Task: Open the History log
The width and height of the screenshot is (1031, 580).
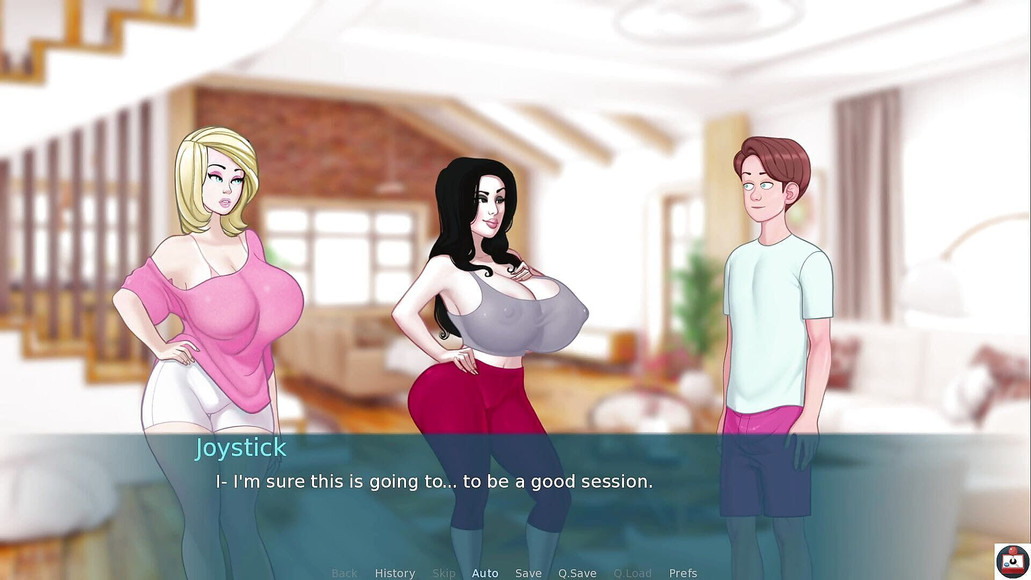Action: point(394,573)
